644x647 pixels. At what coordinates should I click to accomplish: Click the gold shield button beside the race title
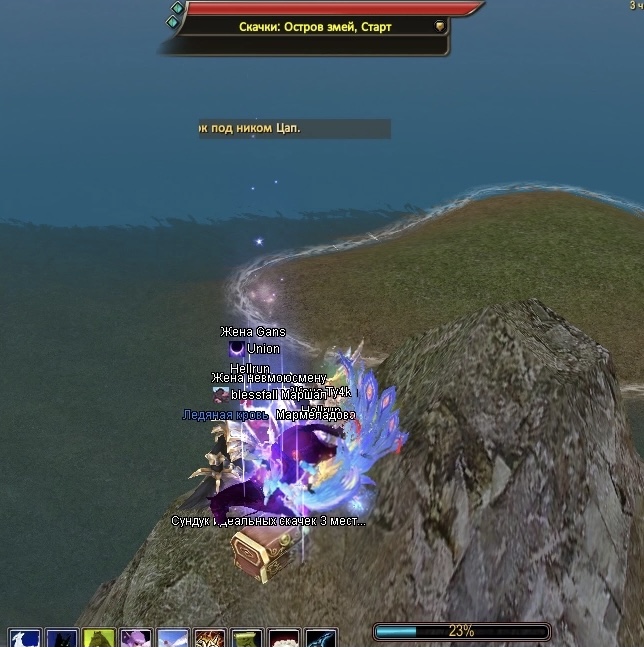(440, 27)
